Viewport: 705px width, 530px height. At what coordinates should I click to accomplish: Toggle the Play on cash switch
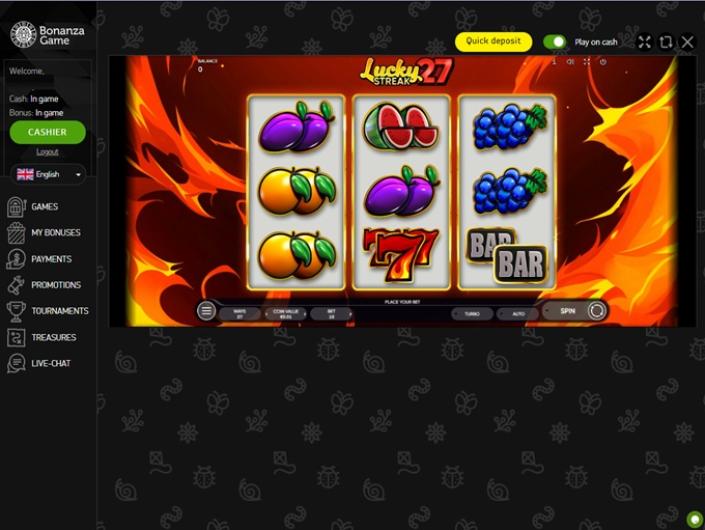(554, 42)
